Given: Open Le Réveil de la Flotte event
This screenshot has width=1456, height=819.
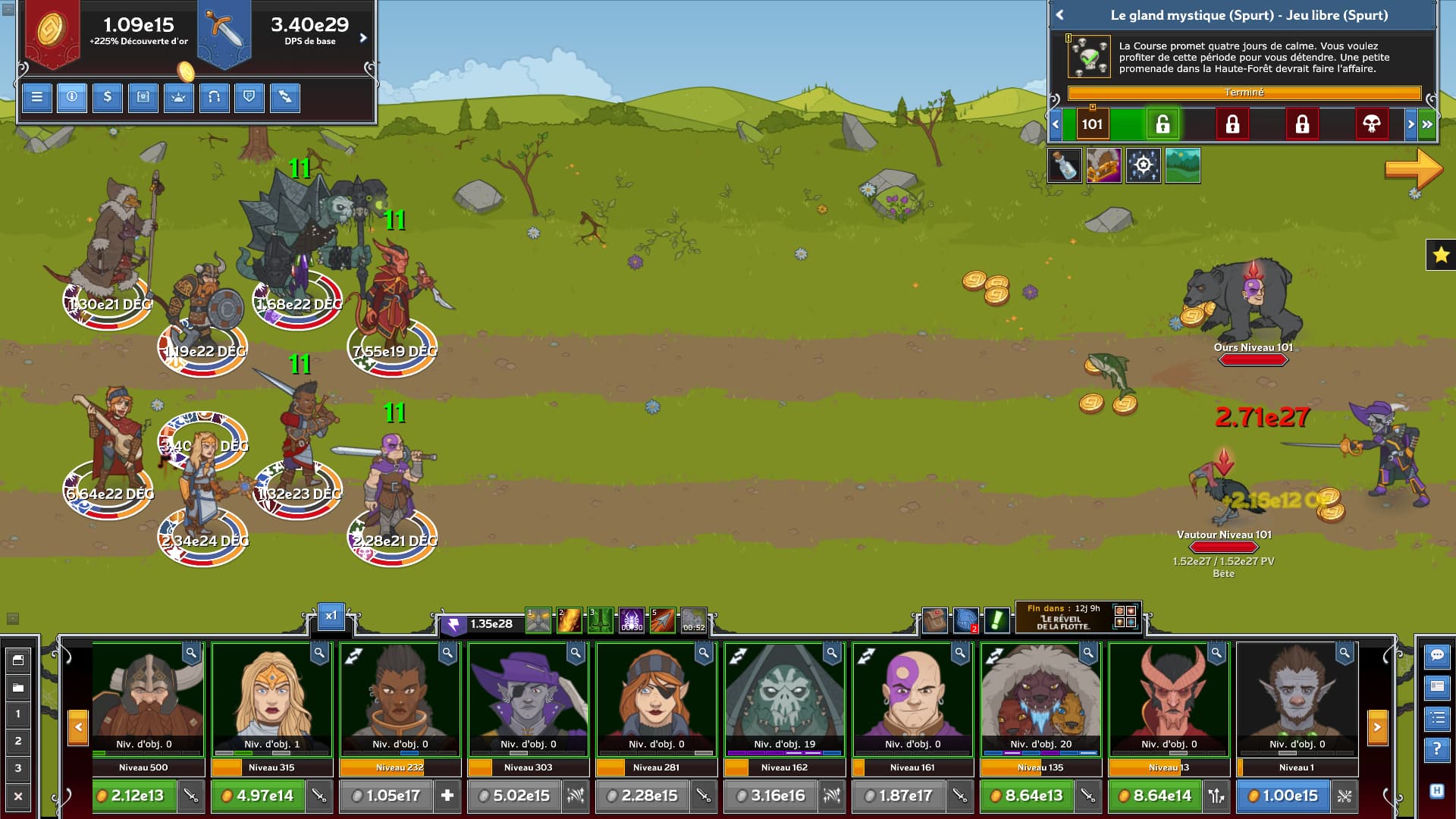Looking at the screenshot, I should coord(1063,619).
